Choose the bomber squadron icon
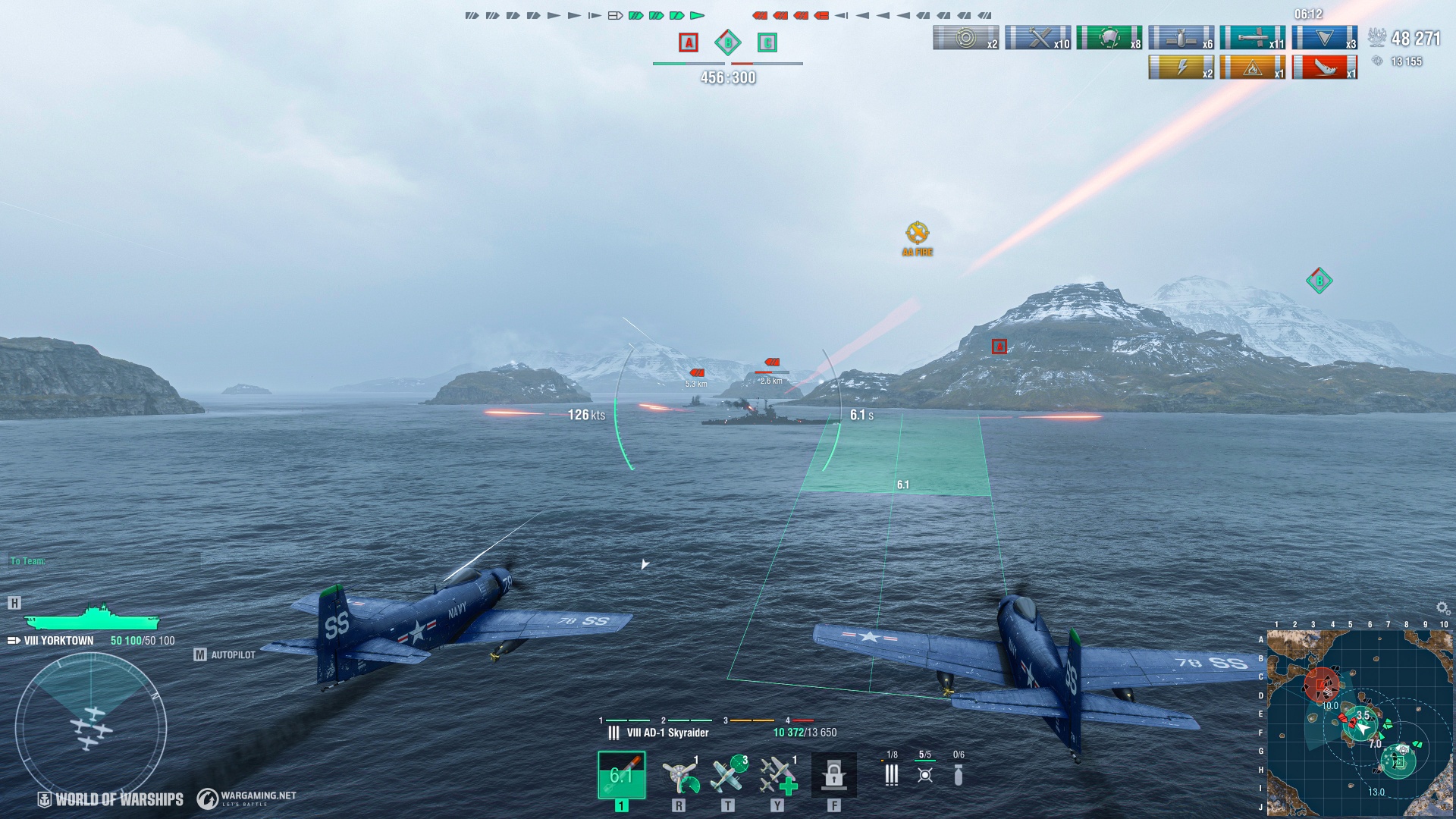 (959, 773)
